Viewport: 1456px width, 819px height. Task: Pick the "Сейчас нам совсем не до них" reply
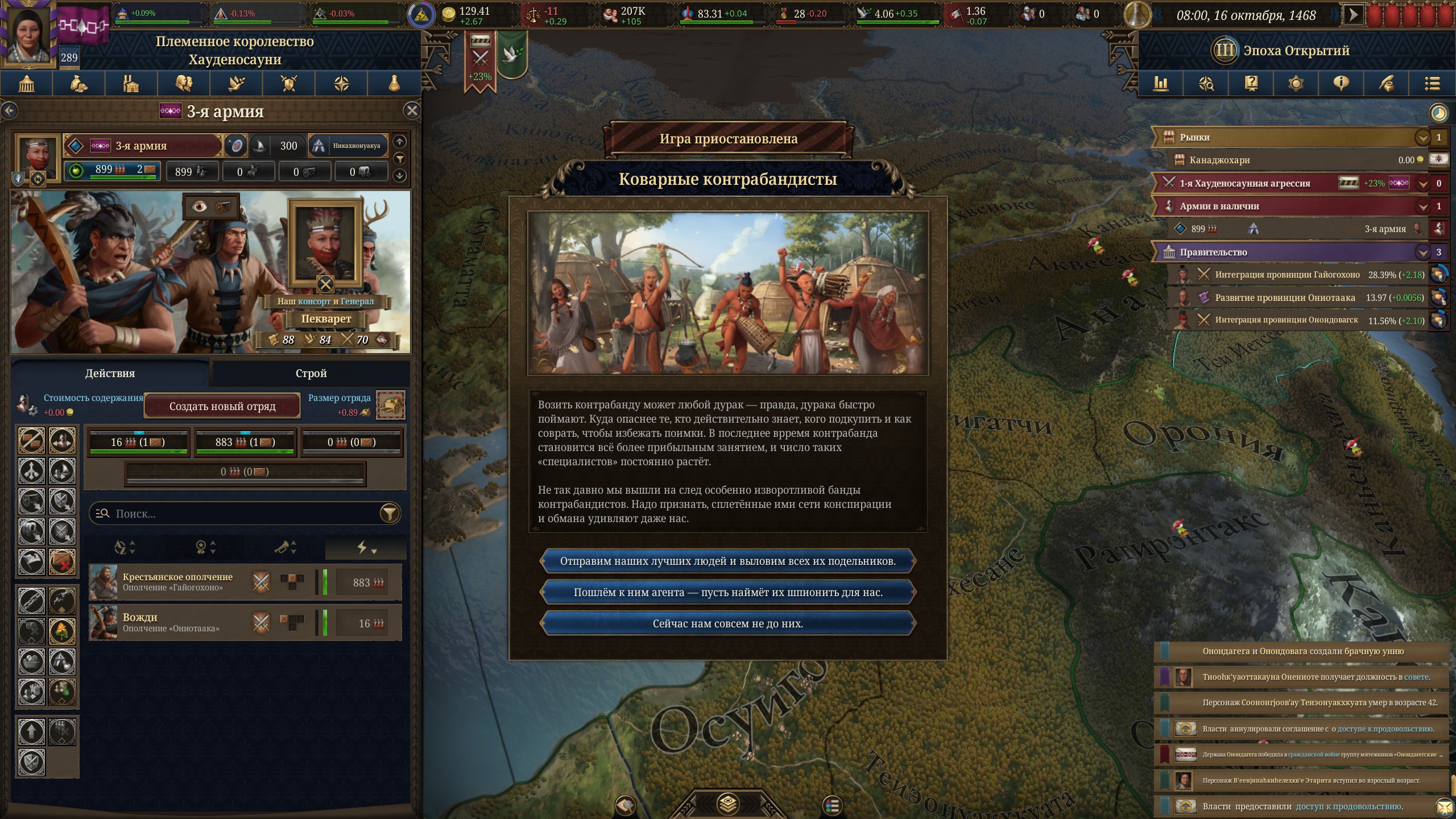[727, 624]
